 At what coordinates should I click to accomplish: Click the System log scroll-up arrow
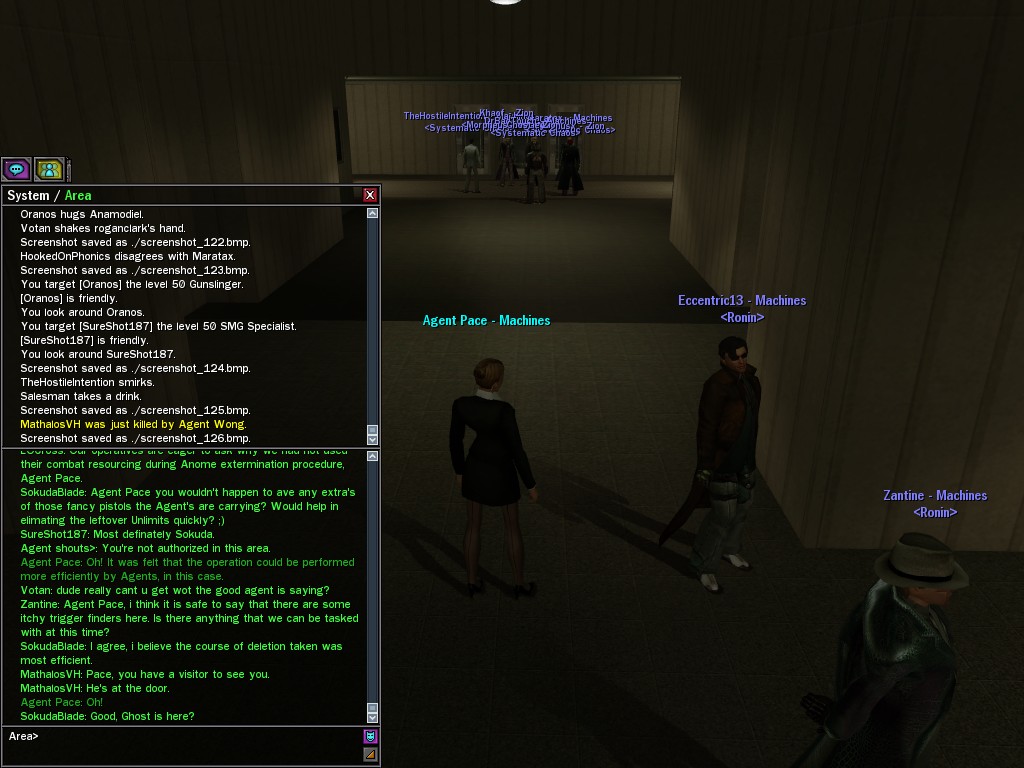[373, 213]
